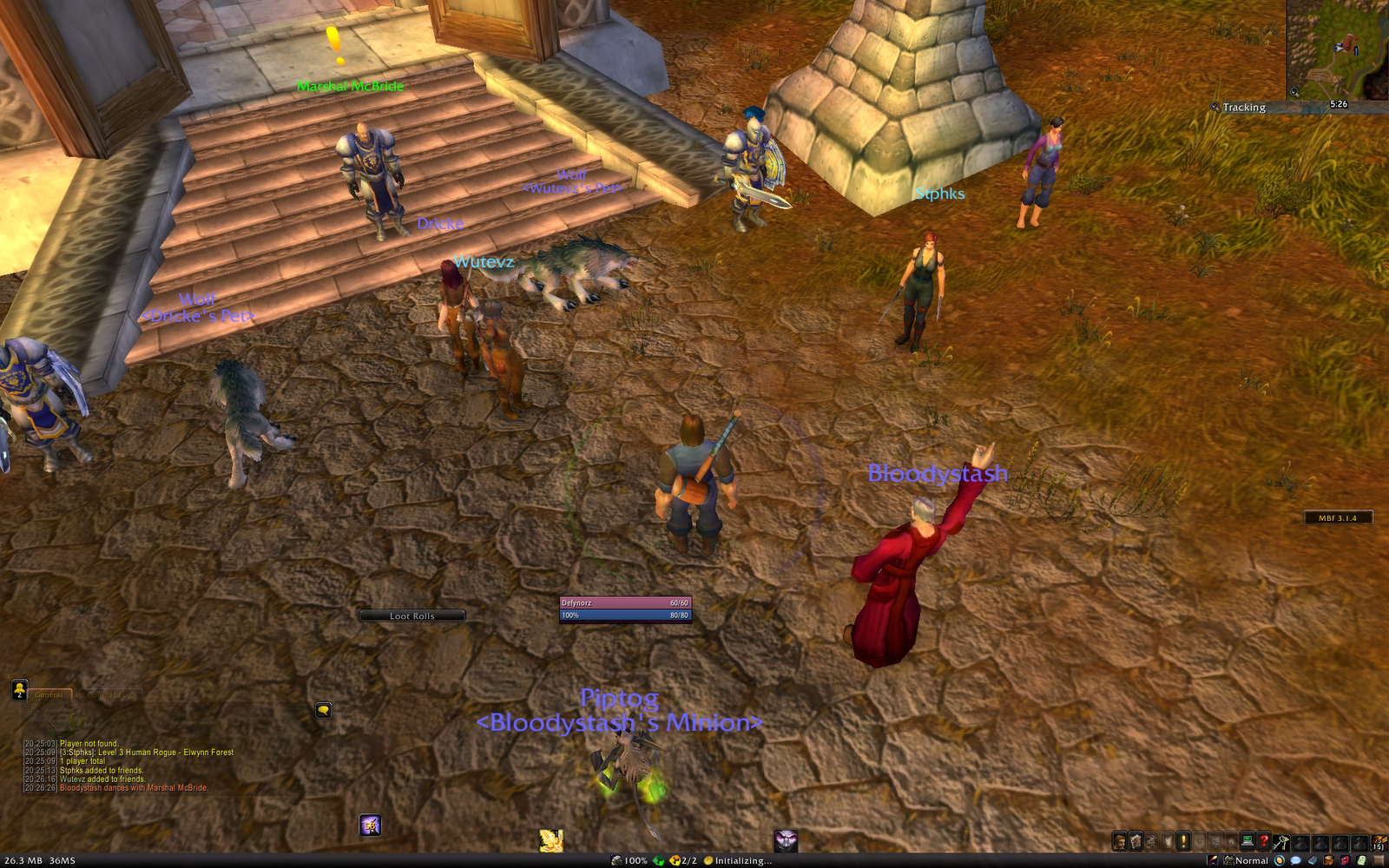Click the fiery spell icon on the left action bar
This screenshot has width=1389, height=868.
click(550, 838)
